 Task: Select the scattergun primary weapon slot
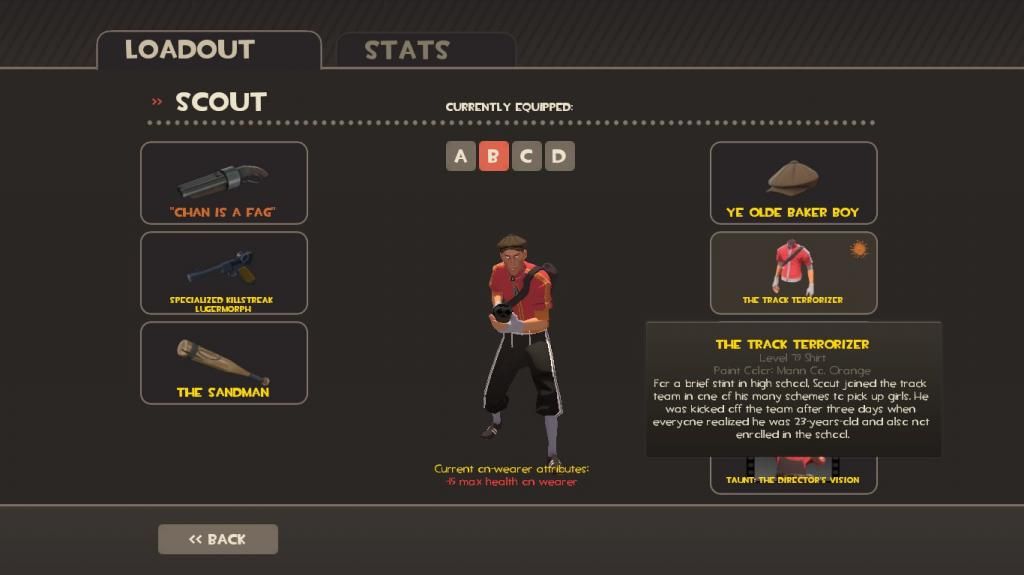[x=223, y=183]
